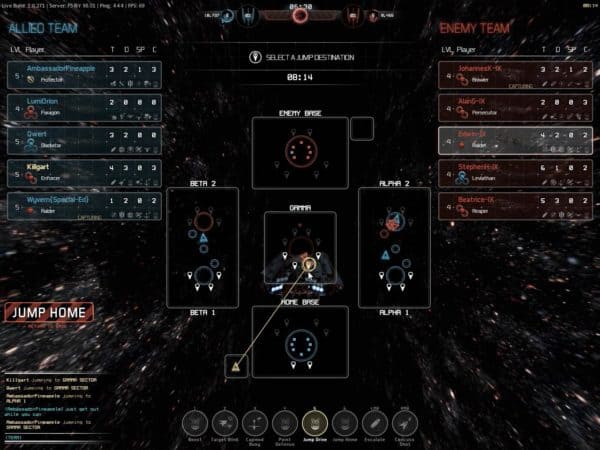
Task: Trigger the Escalate ability
Action: point(374,422)
